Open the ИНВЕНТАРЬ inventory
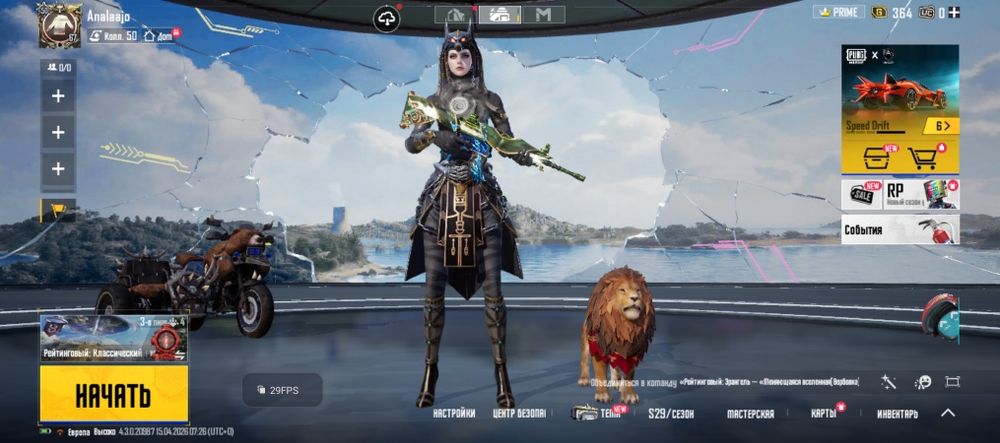Screen dimensions: 1000x443 click(897, 413)
